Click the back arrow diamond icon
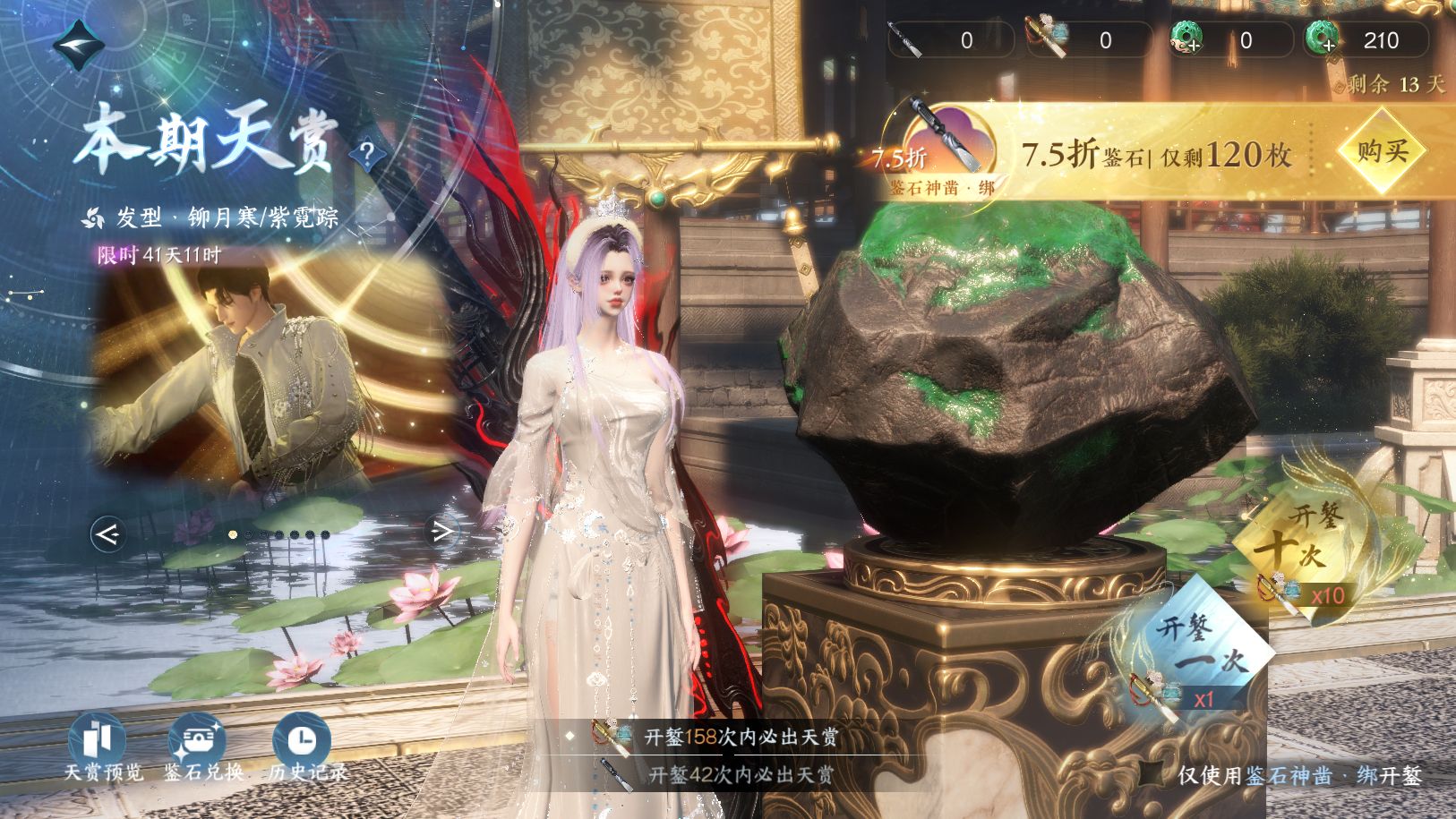The image size is (1456, 819). tap(78, 45)
